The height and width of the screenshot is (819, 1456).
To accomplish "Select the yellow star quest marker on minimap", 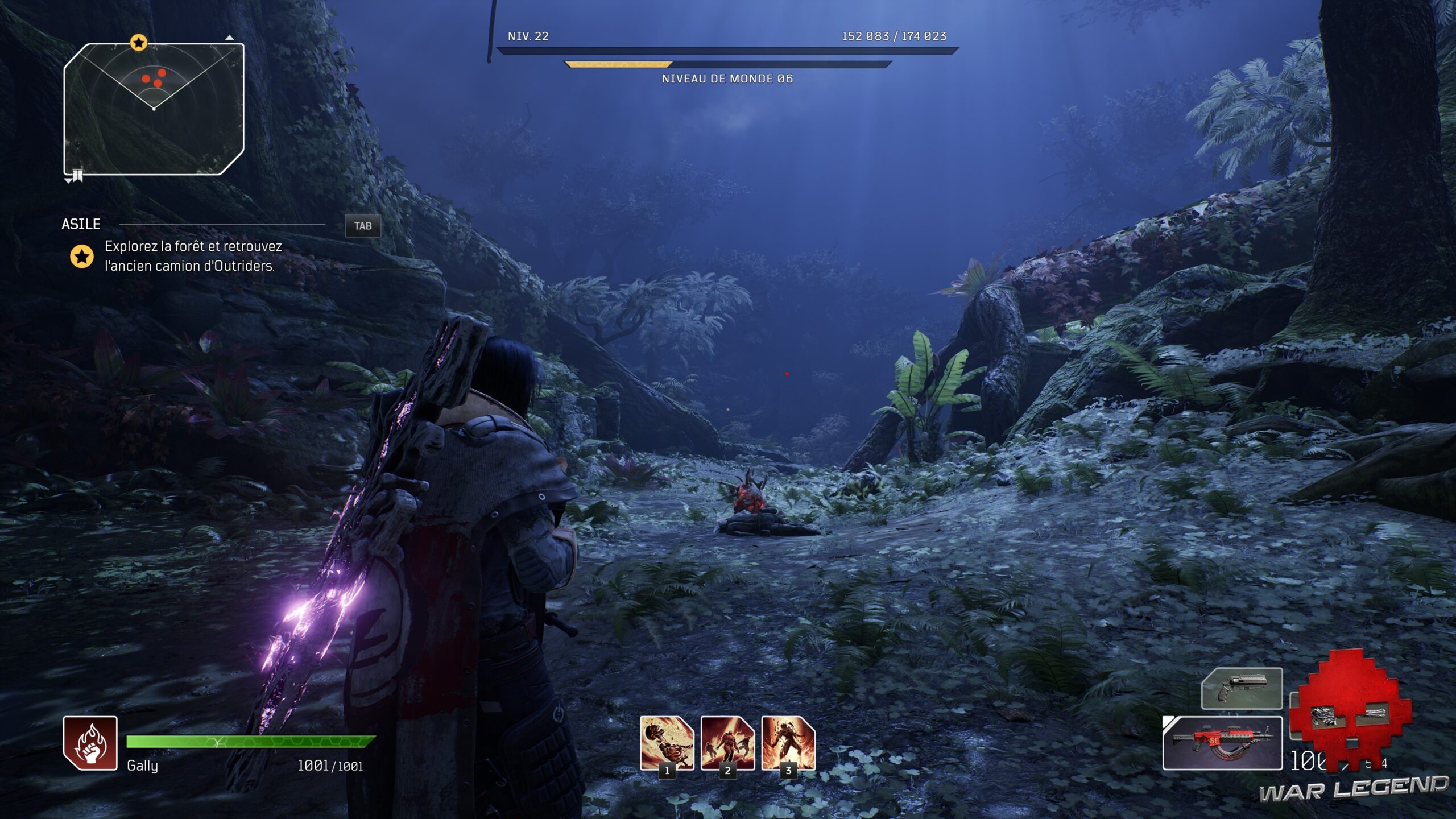I will (139, 43).
